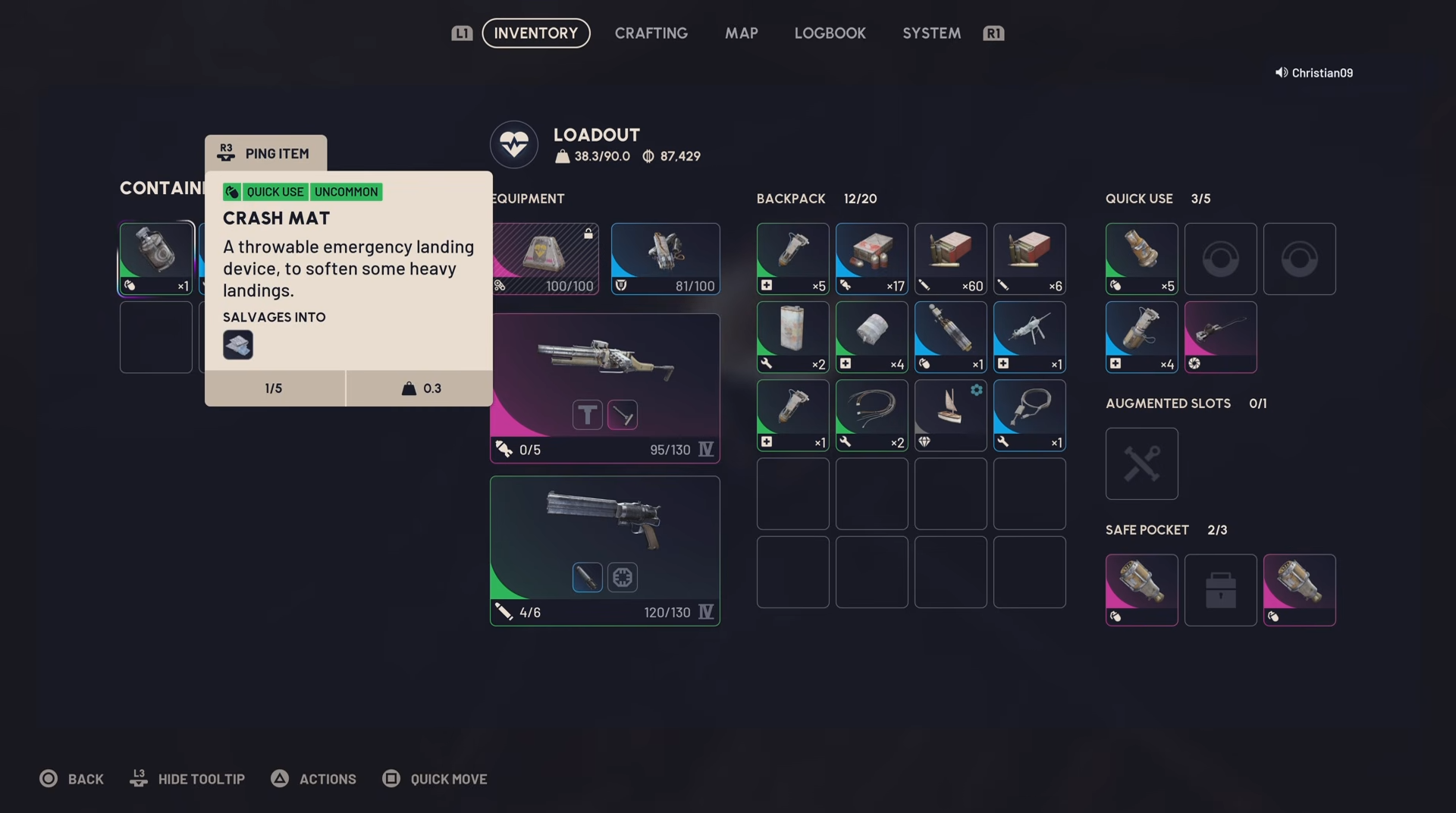Select the locked augment slot showing 100/100
This screenshot has width=1456, height=813.
click(545, 259)
